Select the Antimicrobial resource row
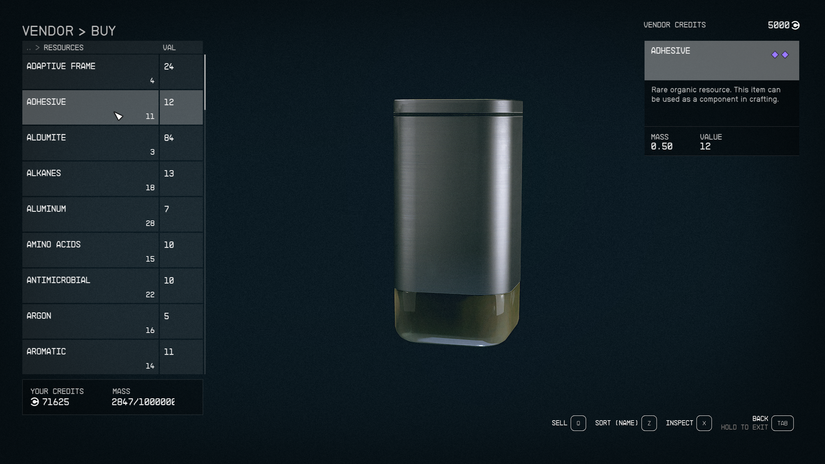Viewport: 825px width, 464px height. click(90, 286)
